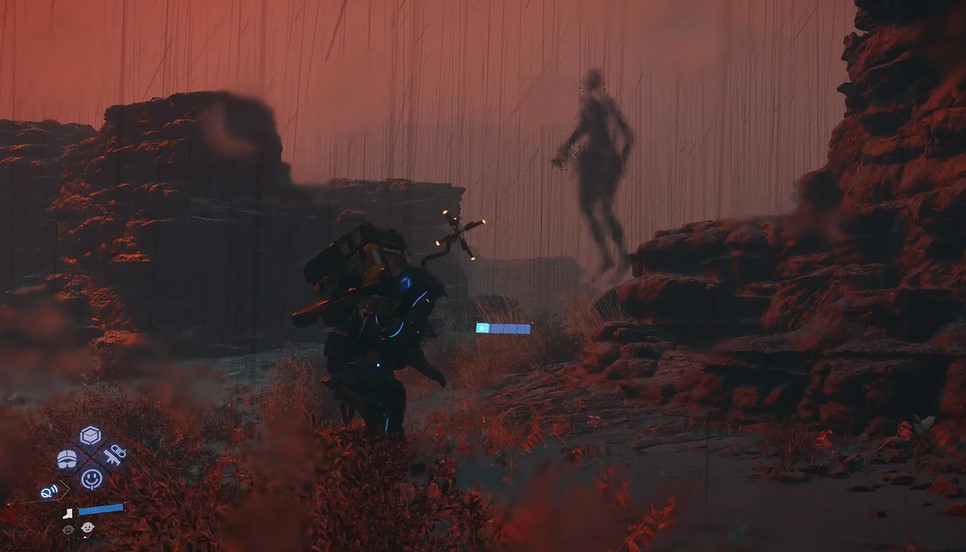Activate the smiley face icon
Viewport: 966px width, 552px height.
[91, 479]
